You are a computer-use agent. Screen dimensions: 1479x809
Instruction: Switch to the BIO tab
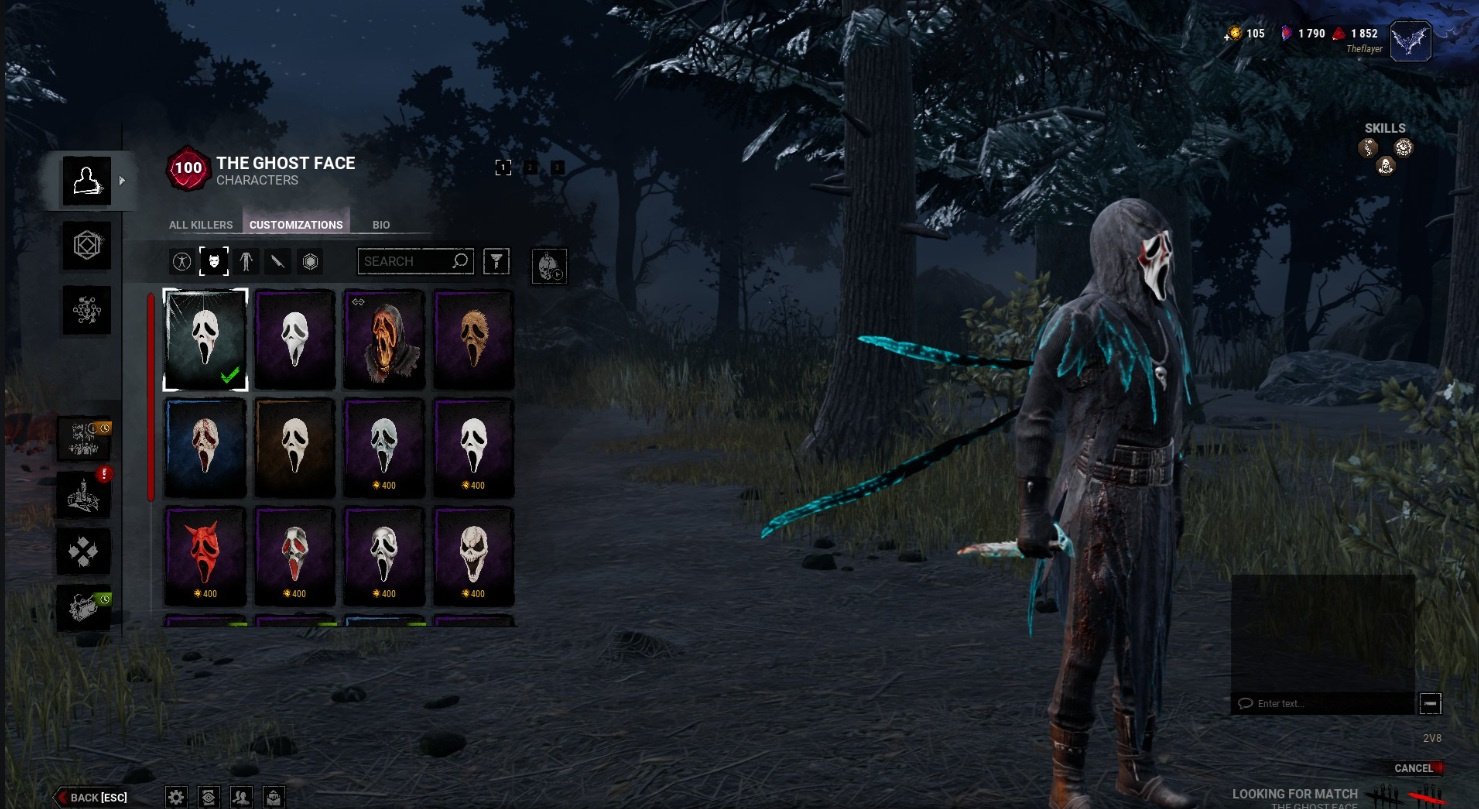pos(380,224)
